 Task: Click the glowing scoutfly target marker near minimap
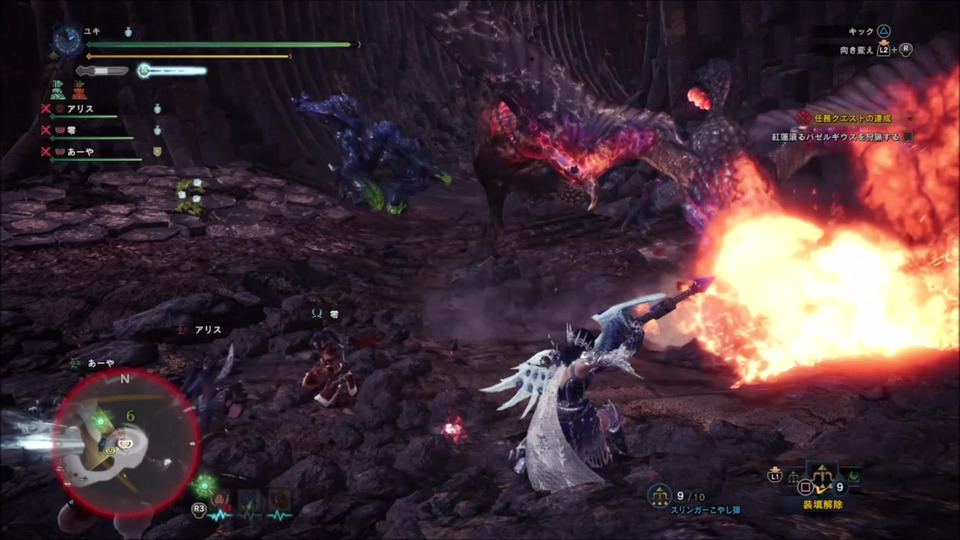tap(207, 486)
